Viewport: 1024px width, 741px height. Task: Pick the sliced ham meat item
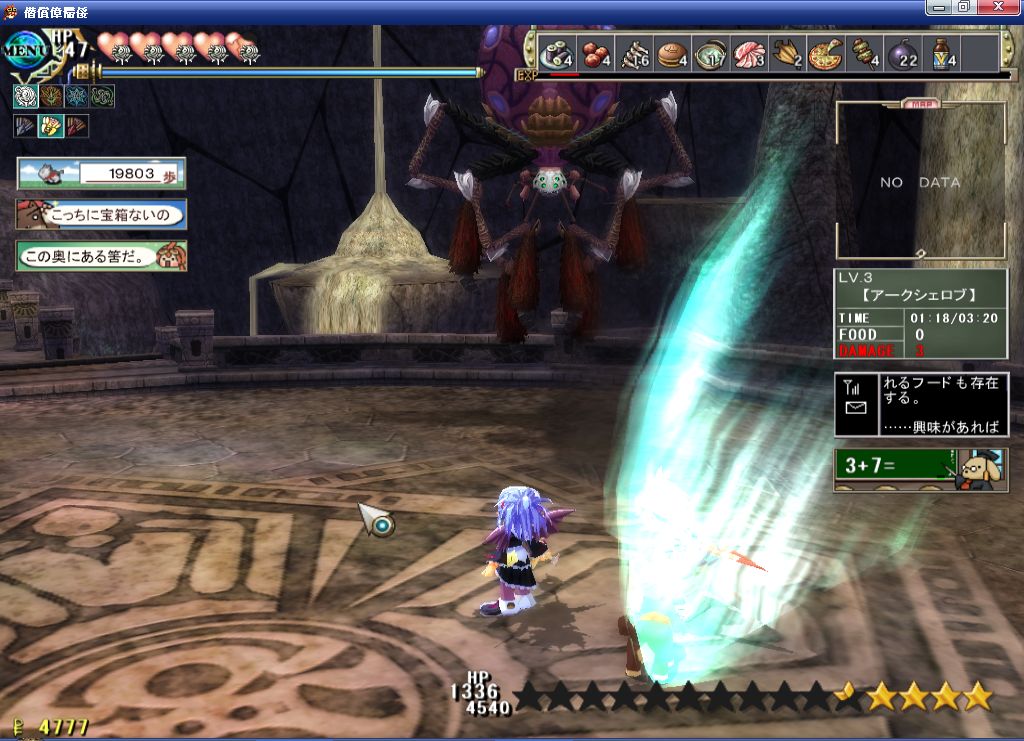[x=749, y=52]
